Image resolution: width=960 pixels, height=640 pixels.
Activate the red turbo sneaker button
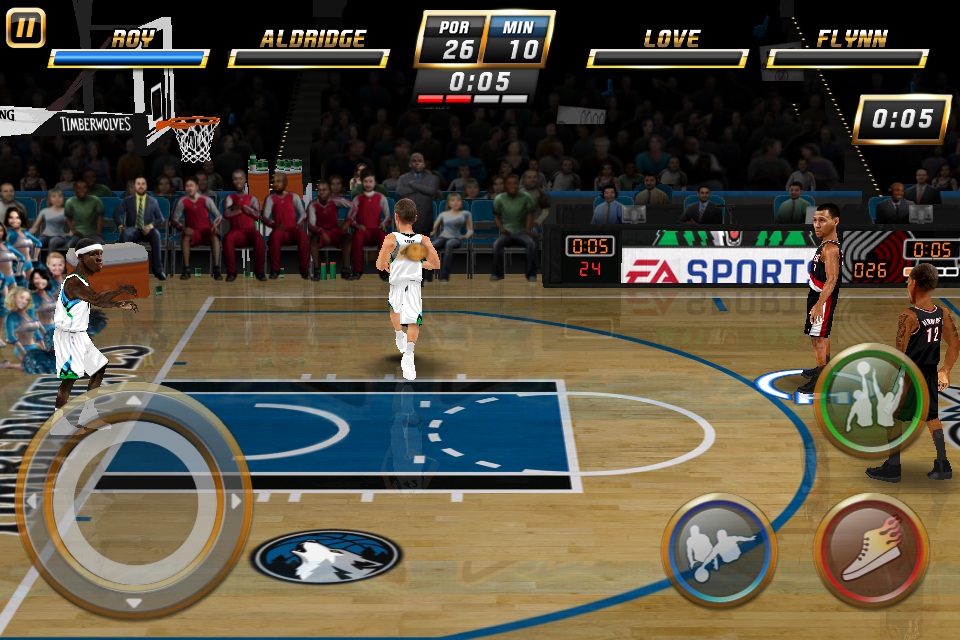871,550
